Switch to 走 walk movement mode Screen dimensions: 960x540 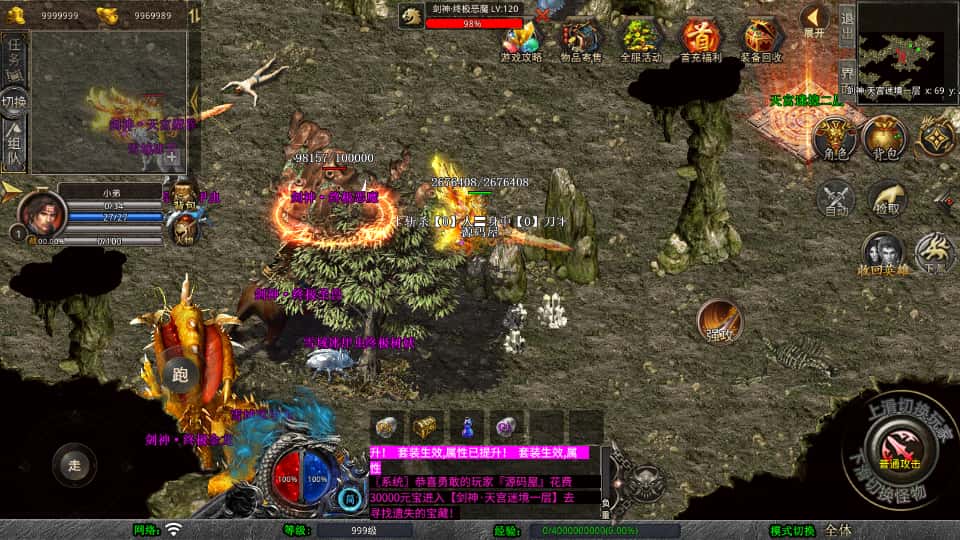(x=75, y=464)
